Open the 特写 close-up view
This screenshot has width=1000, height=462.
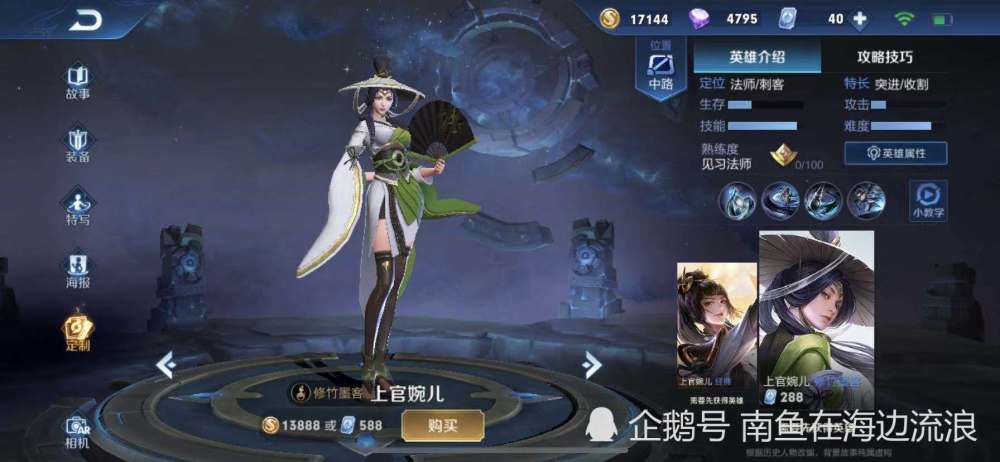(78, 204)
